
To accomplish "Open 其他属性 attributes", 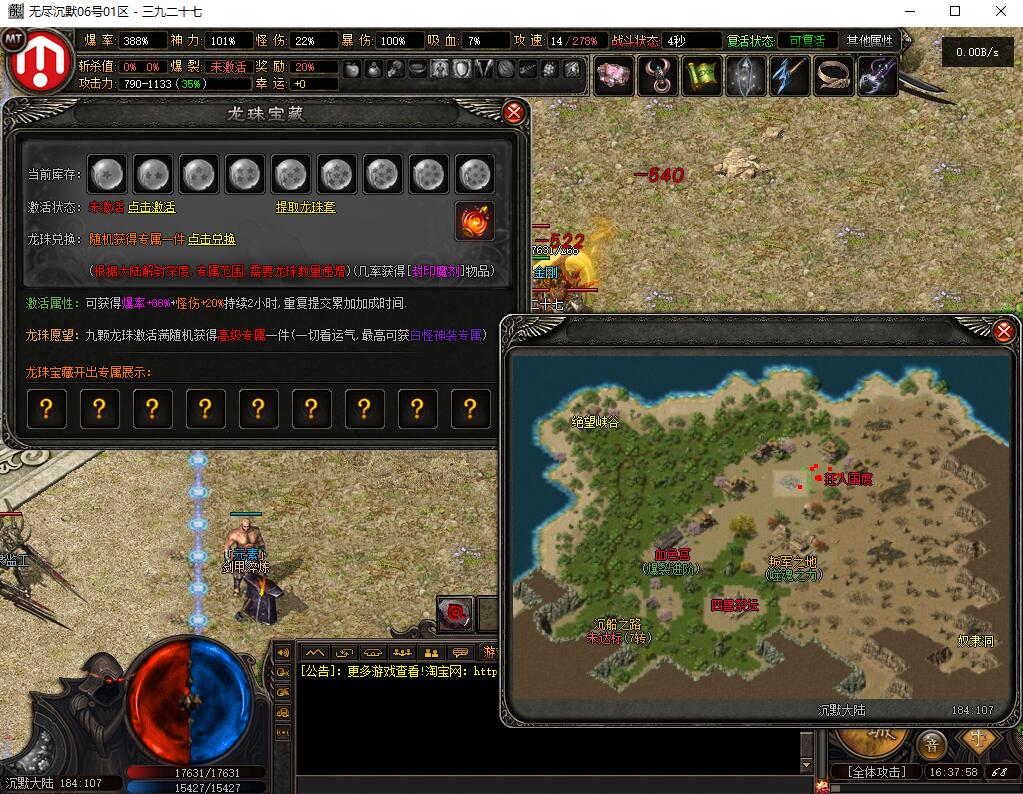I will pos(868,41).
